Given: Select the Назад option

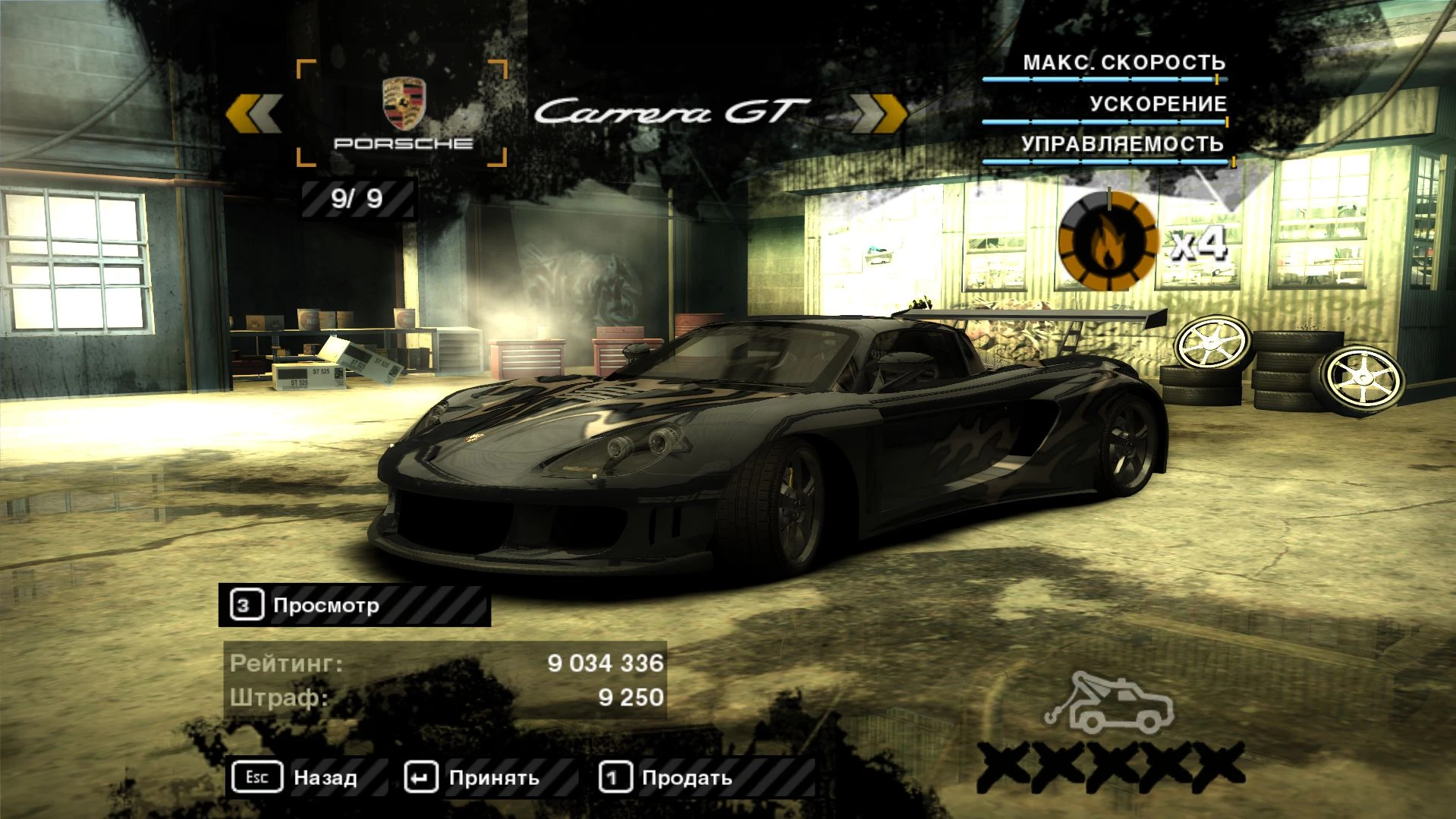Looking at the screenshot, I should coord(328,776).
